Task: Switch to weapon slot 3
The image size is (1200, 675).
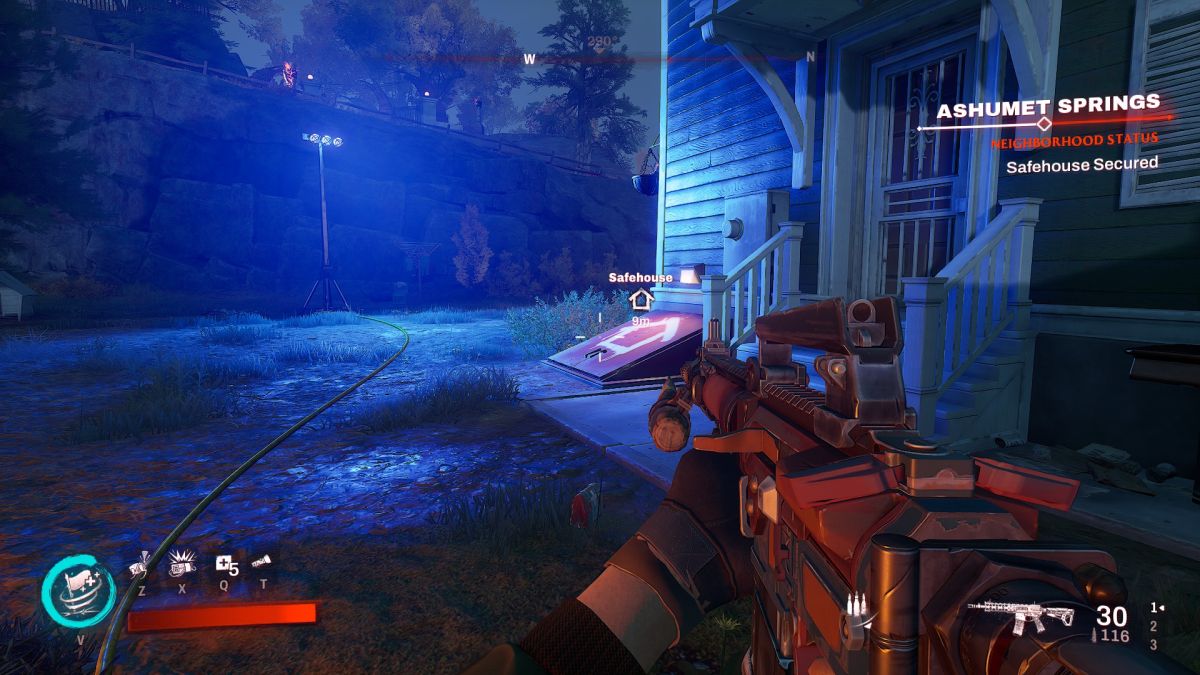Action: pos(1153,645)
